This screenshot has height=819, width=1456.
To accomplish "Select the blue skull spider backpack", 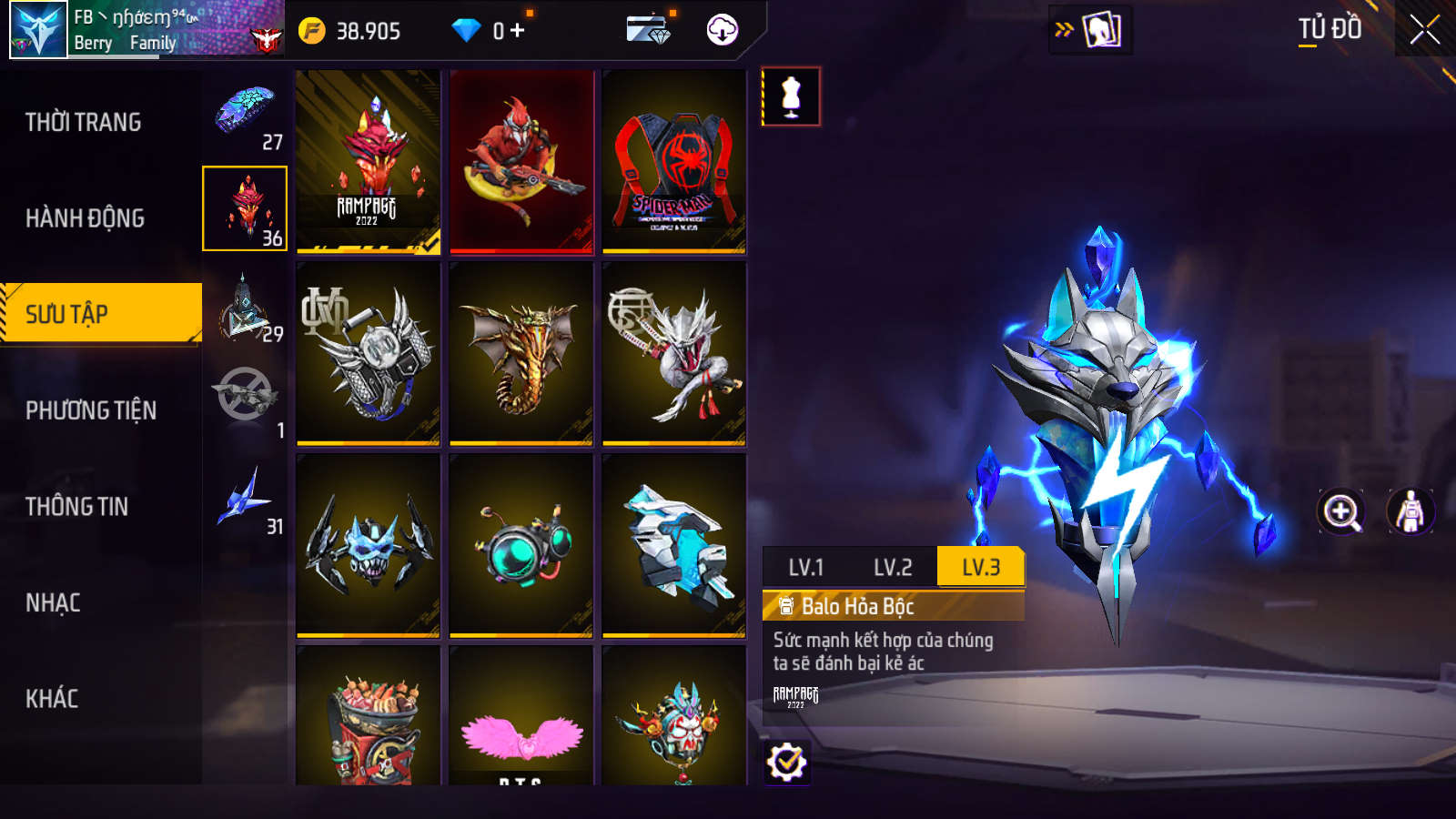I will point(368,546).
